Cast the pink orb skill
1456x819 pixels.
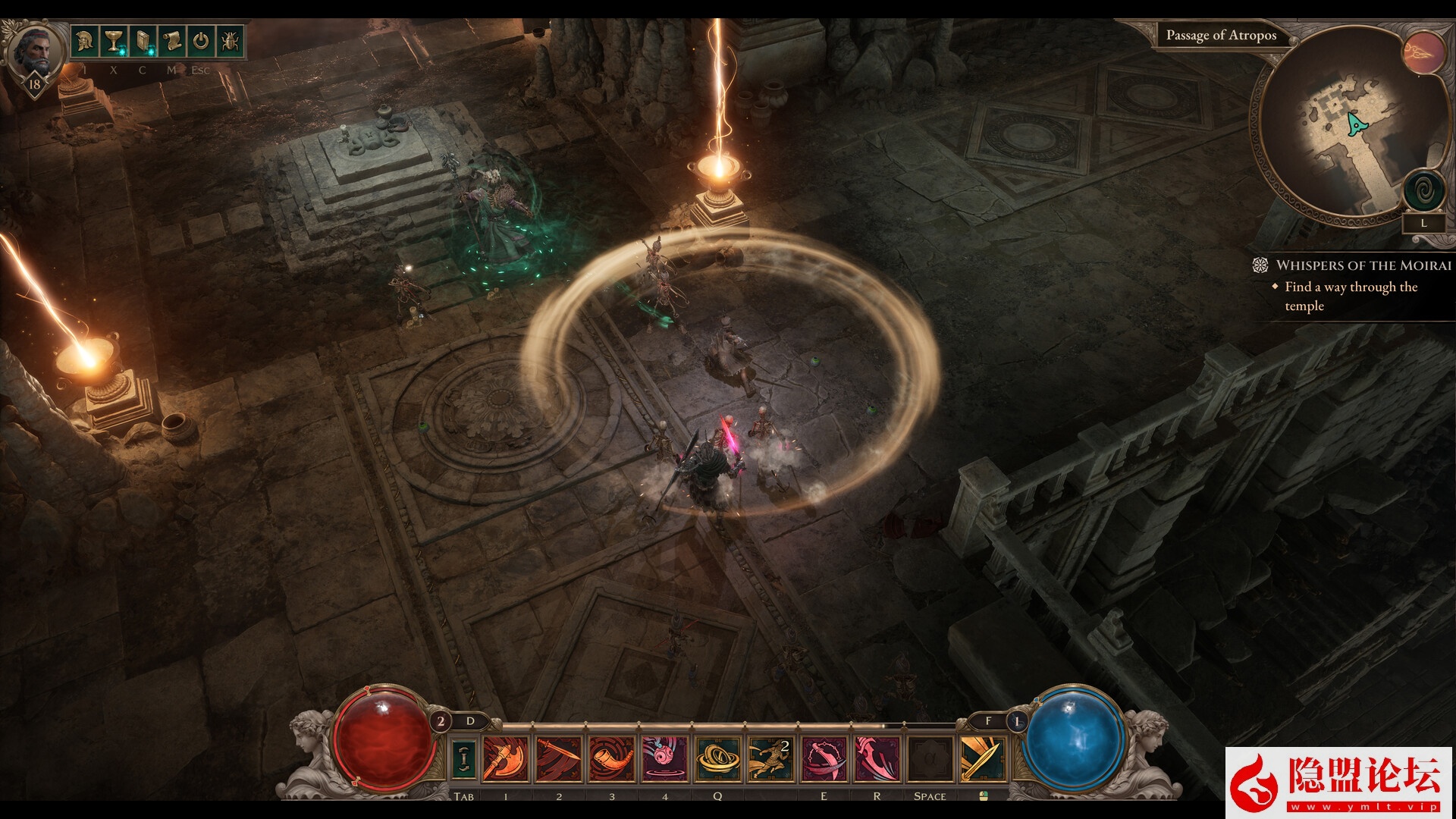665,759
